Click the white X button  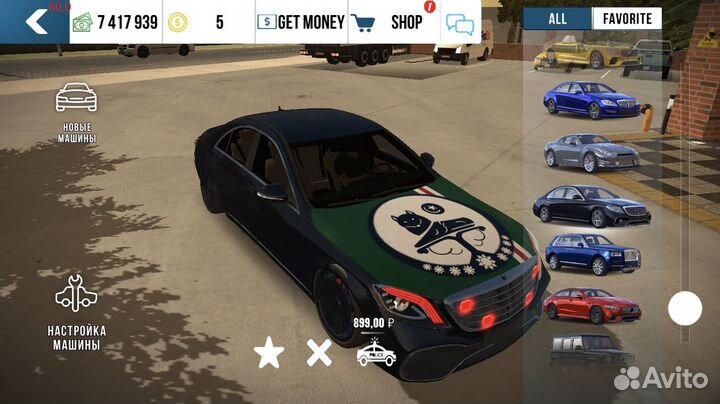[319, 352]
